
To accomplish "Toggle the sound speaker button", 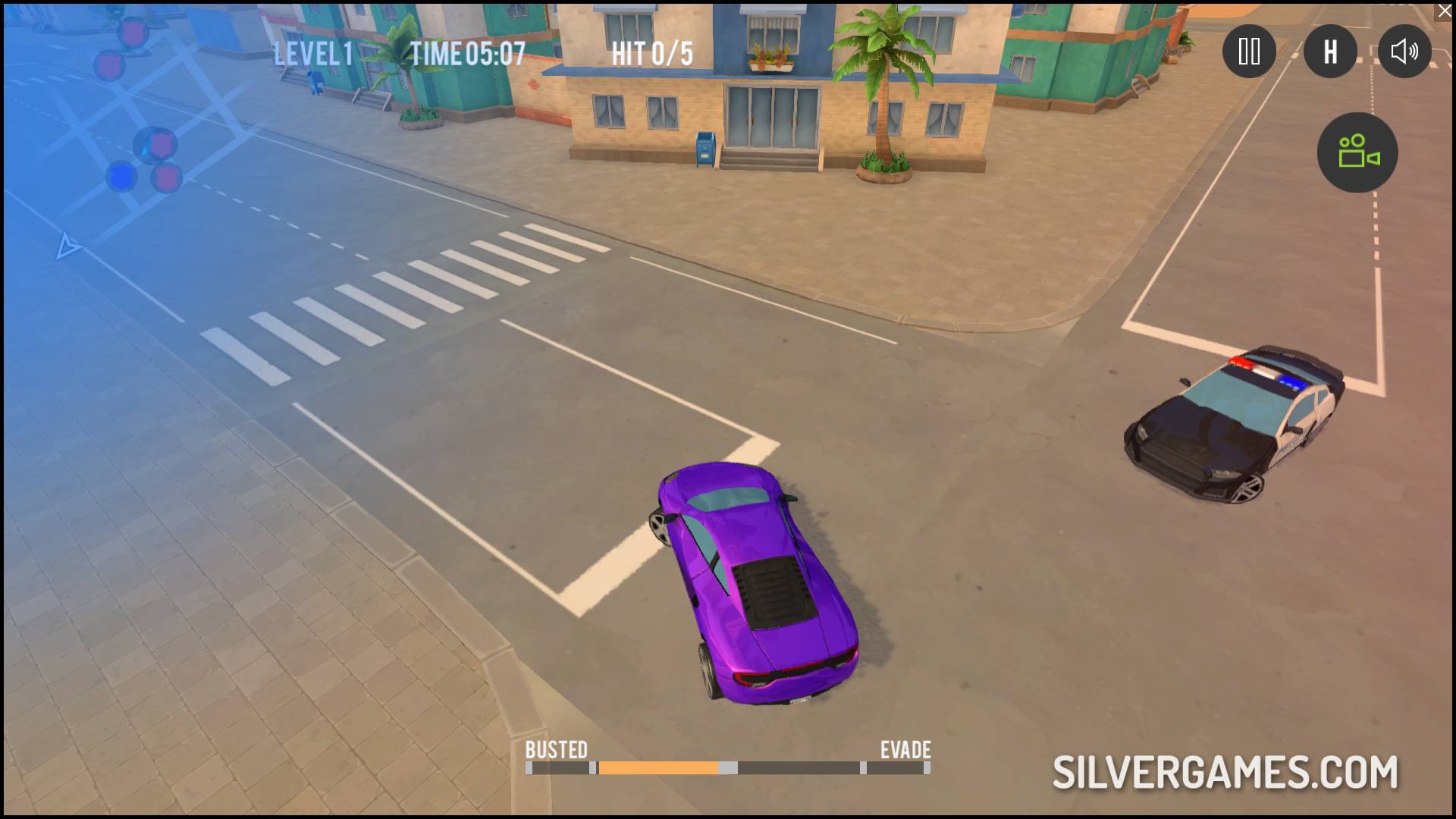I will point(1404,52).
